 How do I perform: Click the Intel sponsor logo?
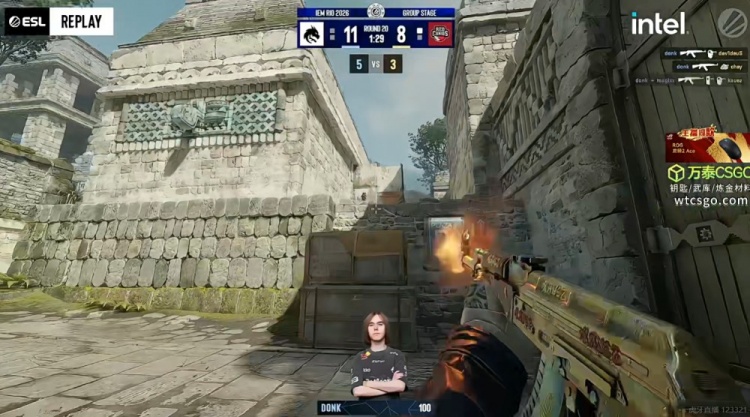(x=658, y=22)
